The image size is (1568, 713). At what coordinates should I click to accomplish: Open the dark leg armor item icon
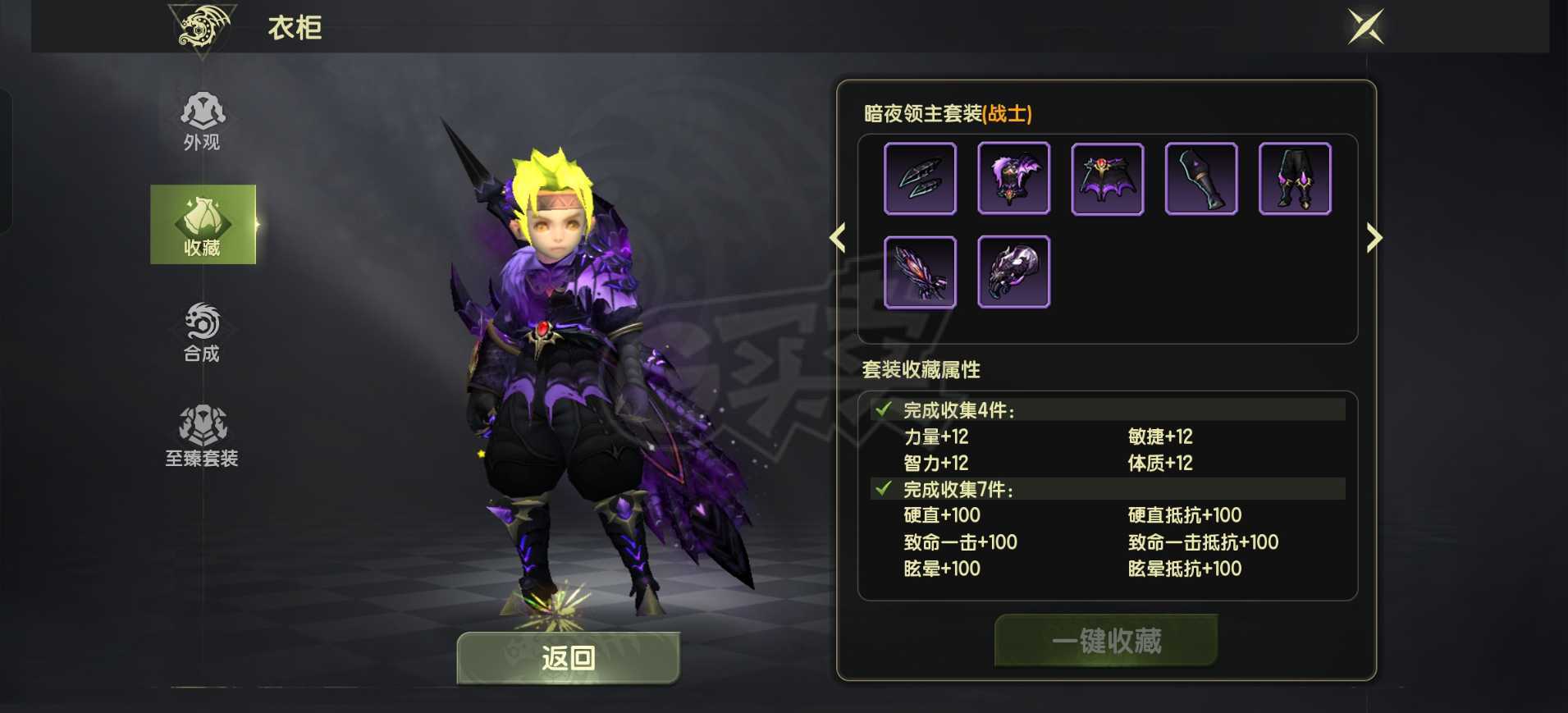point(1294,178)
